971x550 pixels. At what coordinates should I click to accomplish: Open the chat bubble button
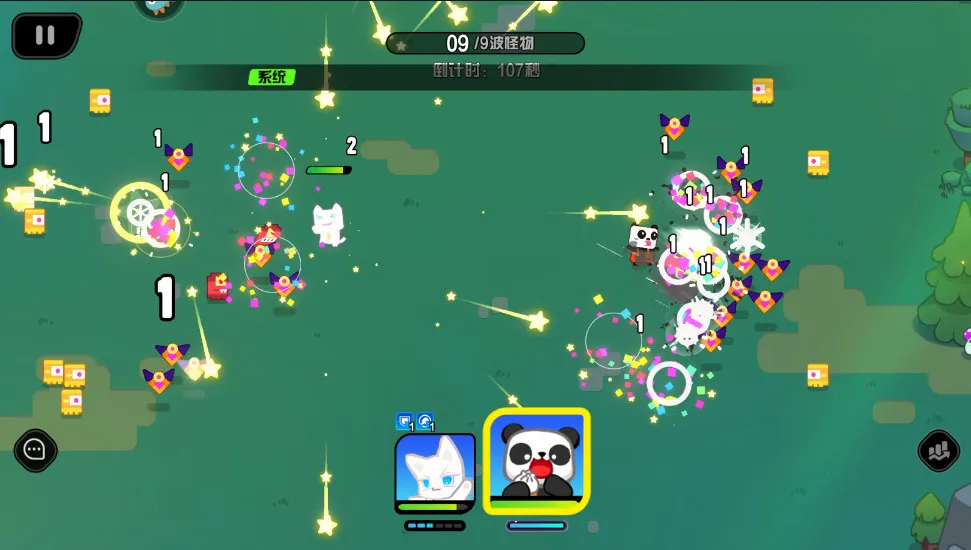pos(36,450)
